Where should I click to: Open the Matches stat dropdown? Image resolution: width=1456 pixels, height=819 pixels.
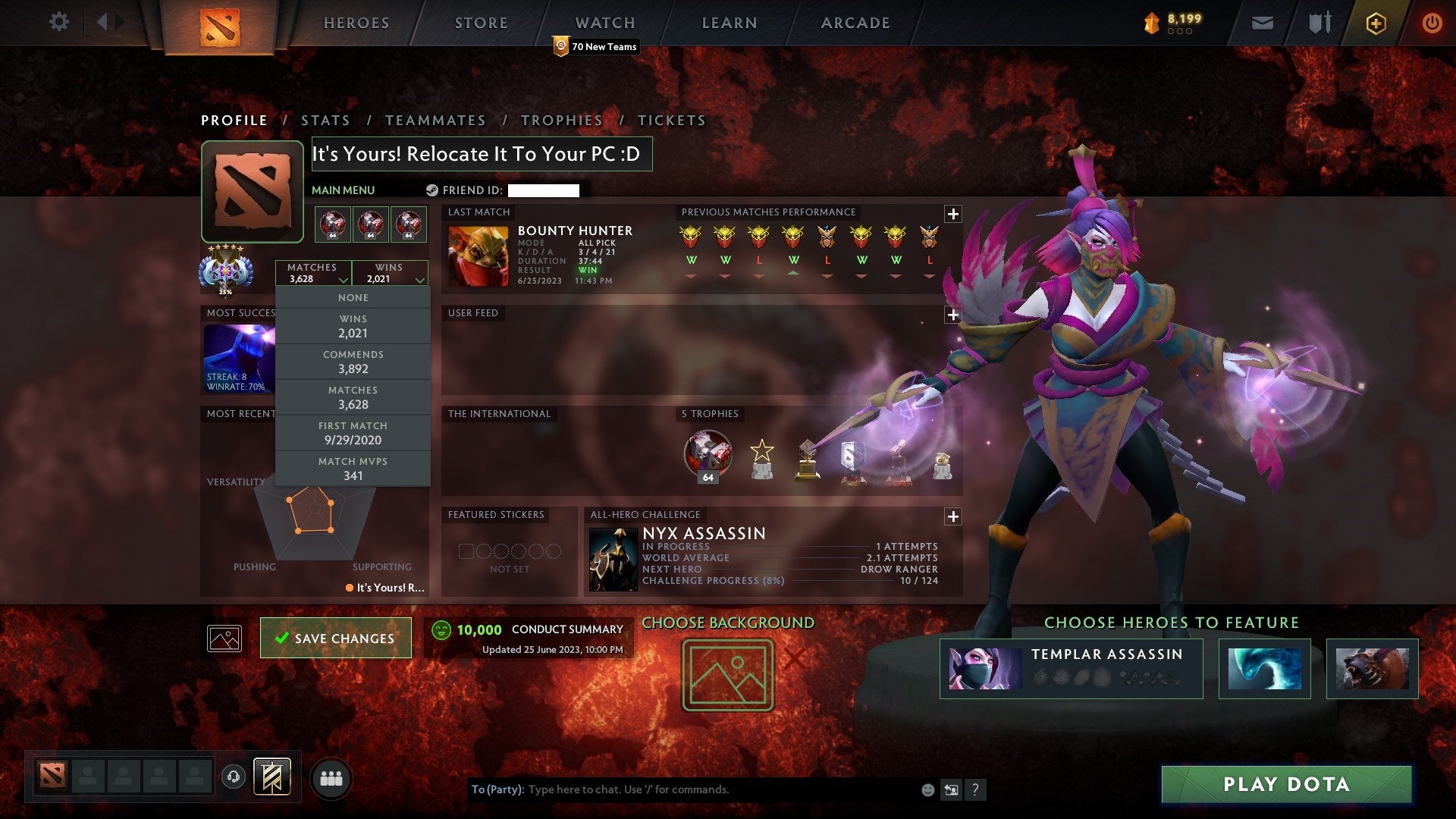pyautogui.click(x=315, y=273)
